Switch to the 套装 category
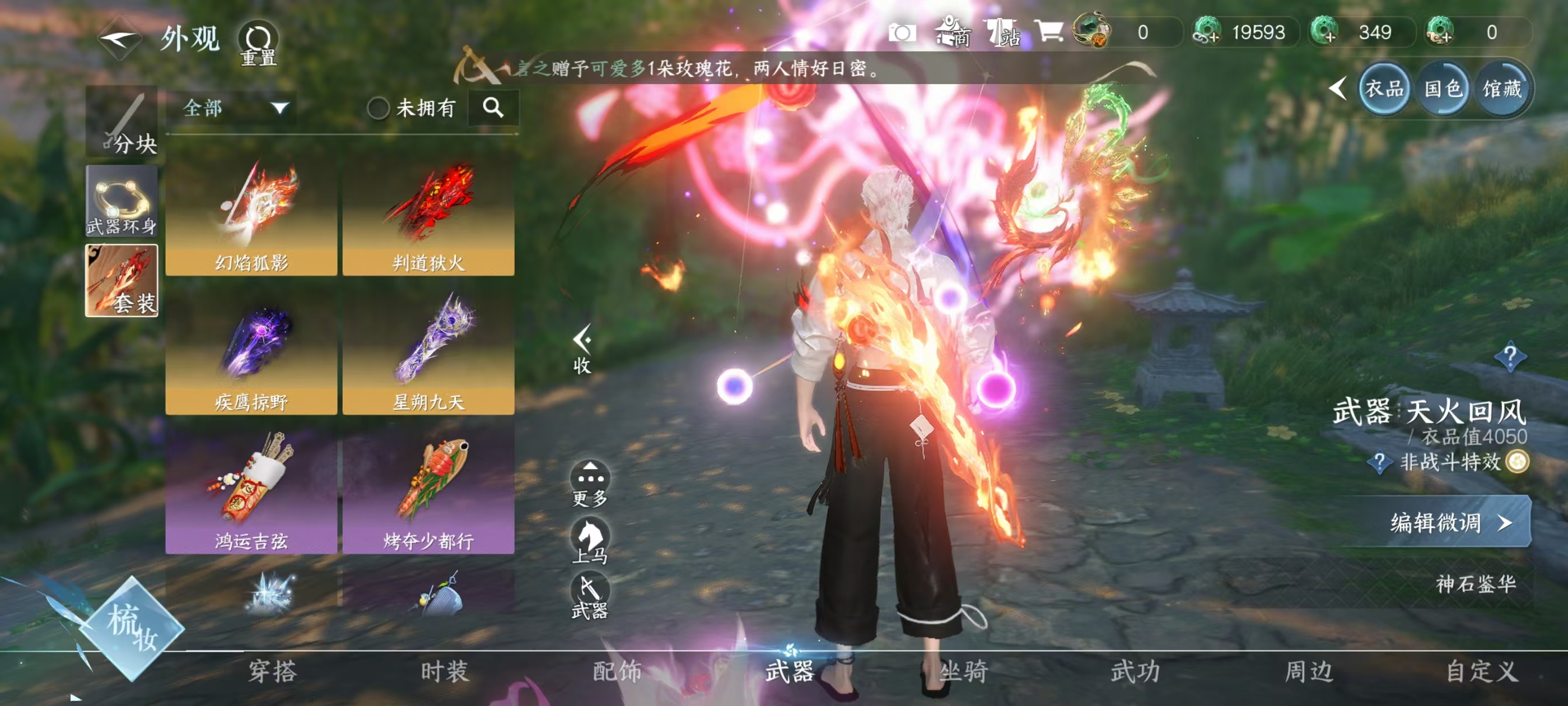 [x=122, y=281]
